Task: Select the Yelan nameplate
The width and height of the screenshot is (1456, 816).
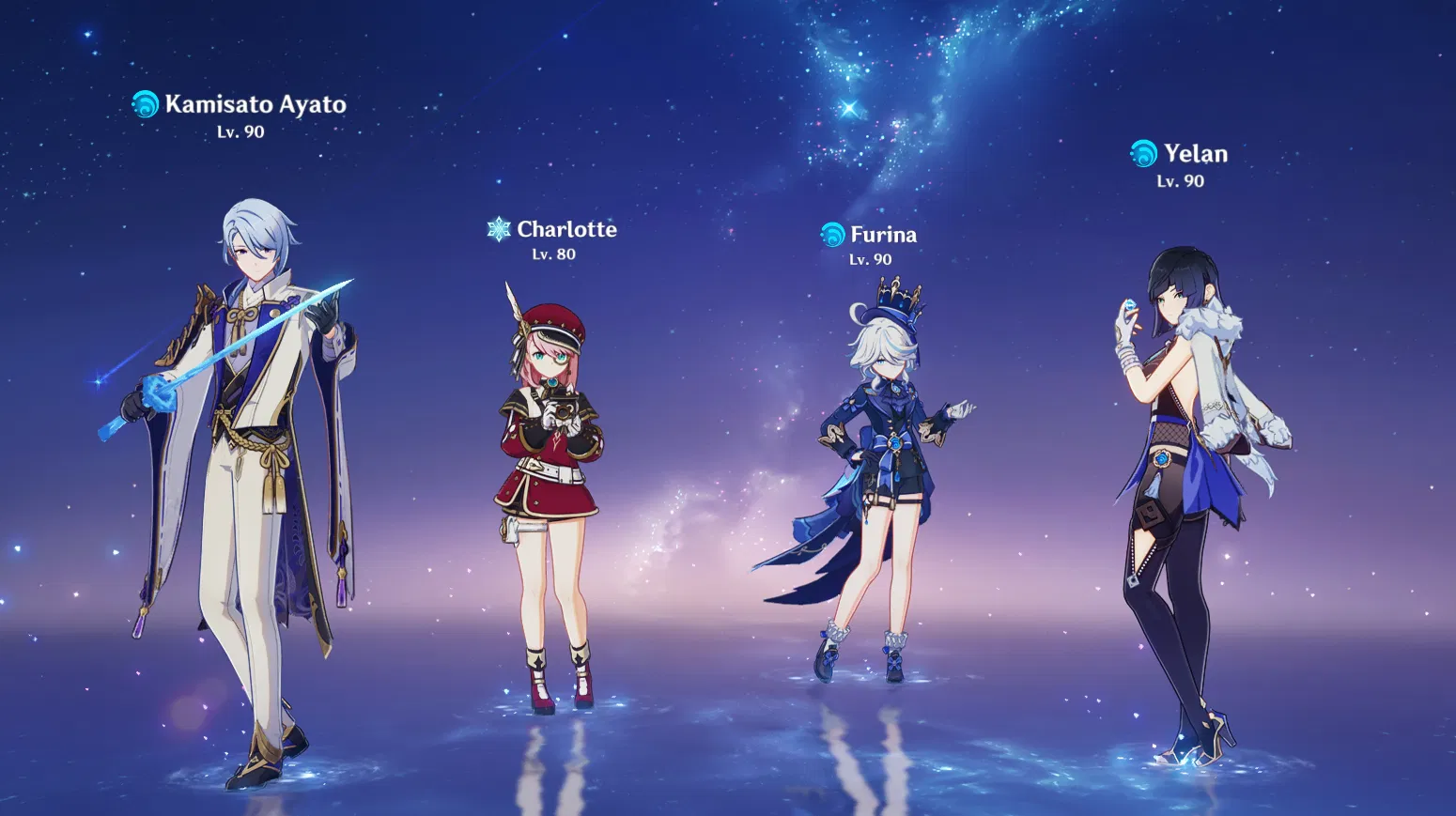Action: [1194, 153]
